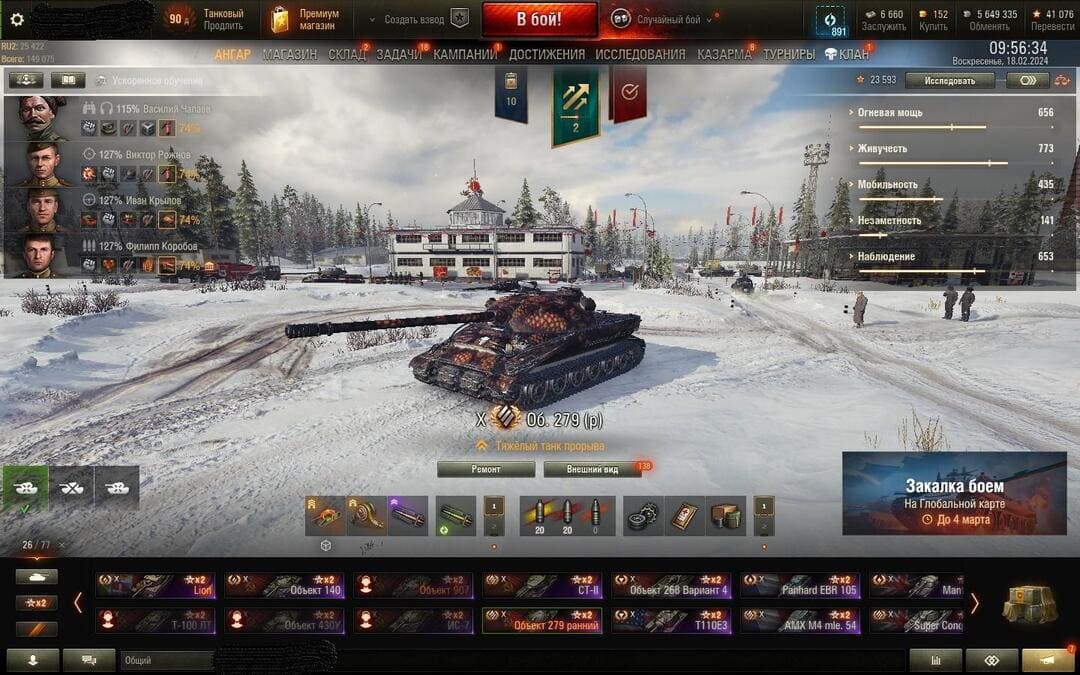
Task: Click the Ремонт button under the tank
Action: [x=486, y=469]
